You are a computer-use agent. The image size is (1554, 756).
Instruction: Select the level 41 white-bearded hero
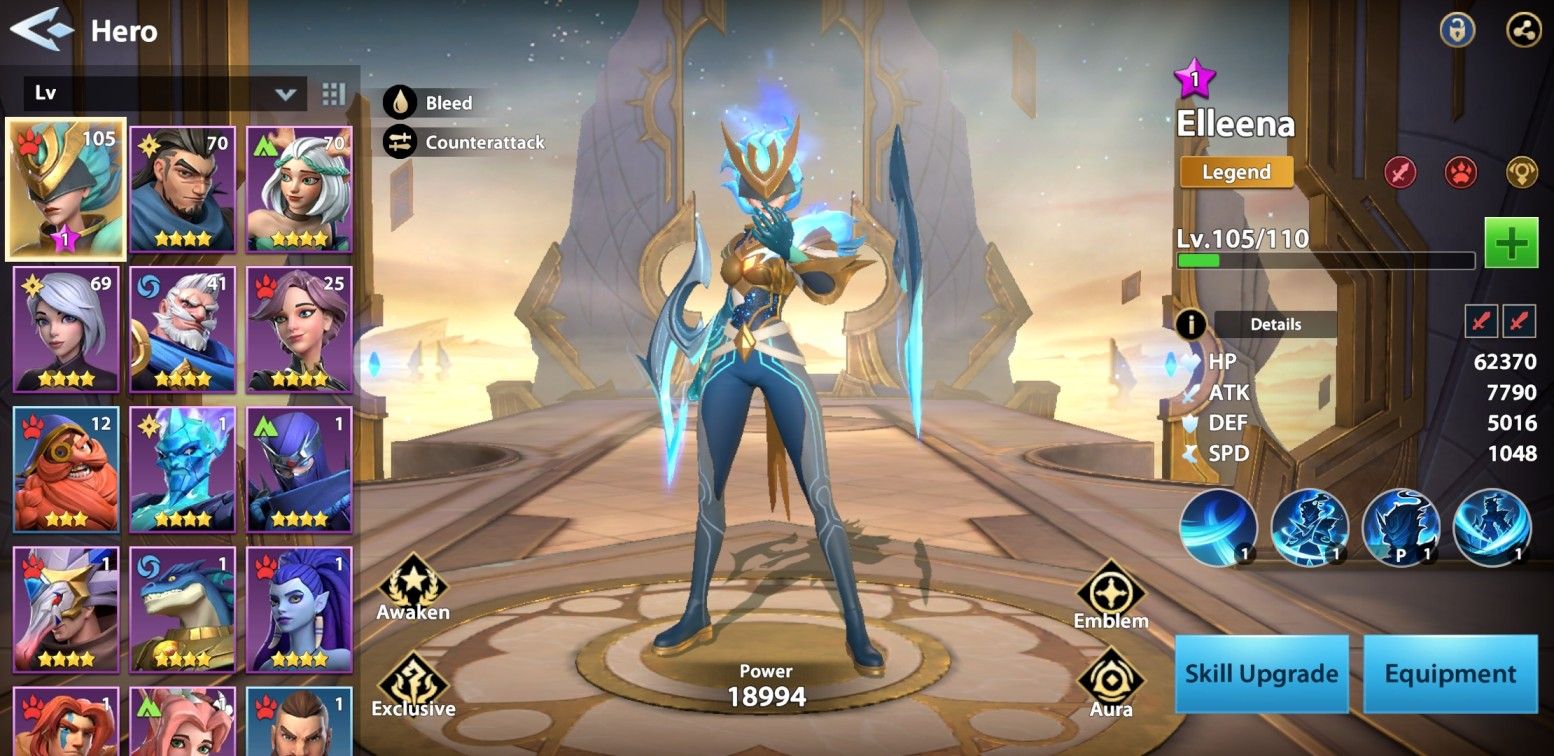tap(182, 329)
